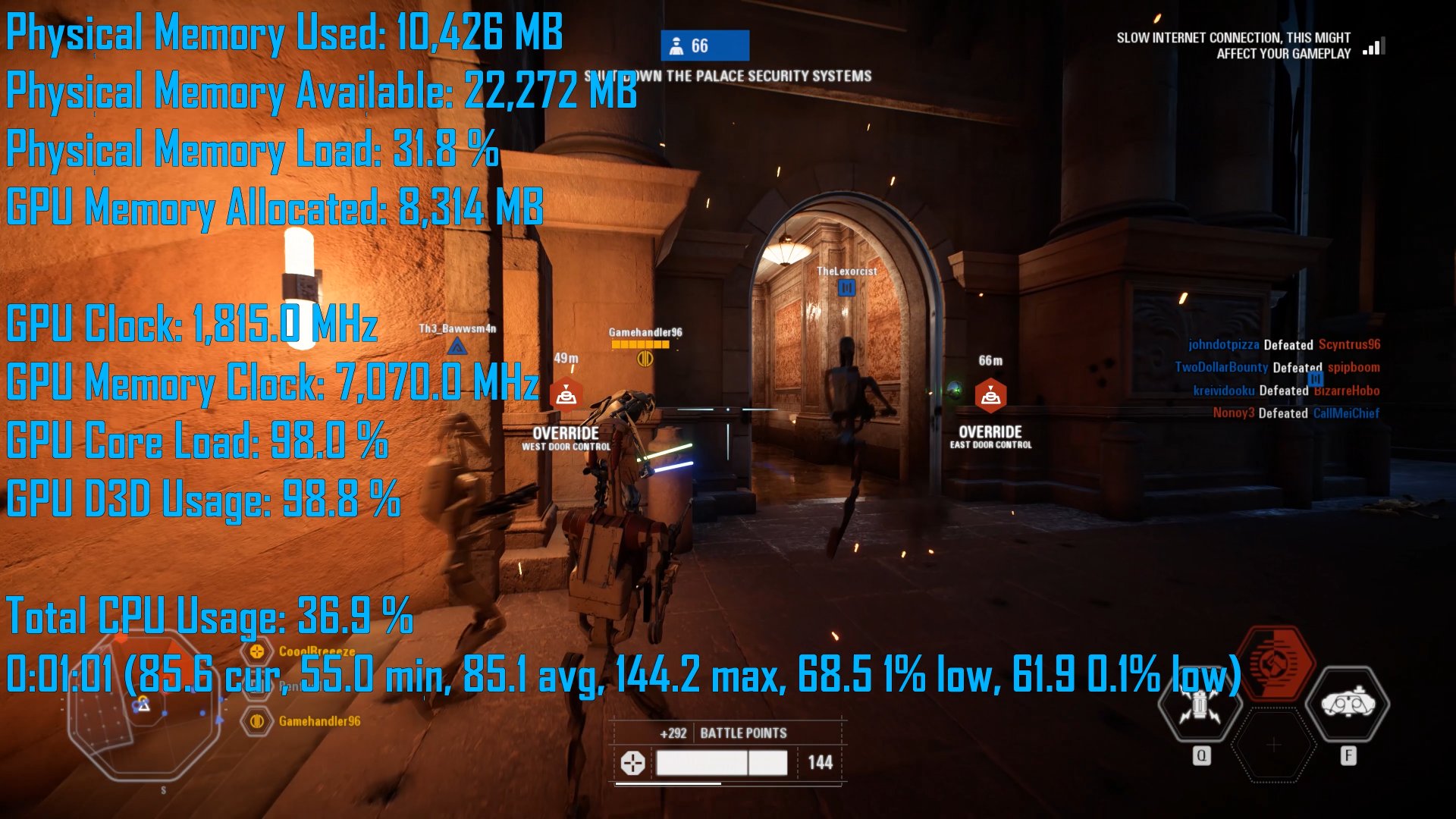Activate the binoculars scan ability

[1348, 704]
